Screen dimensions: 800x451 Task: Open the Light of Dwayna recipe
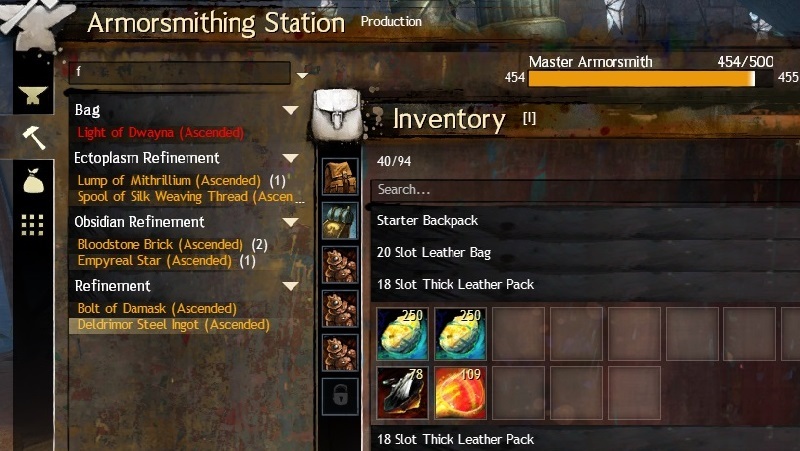[x=160, y=132]
